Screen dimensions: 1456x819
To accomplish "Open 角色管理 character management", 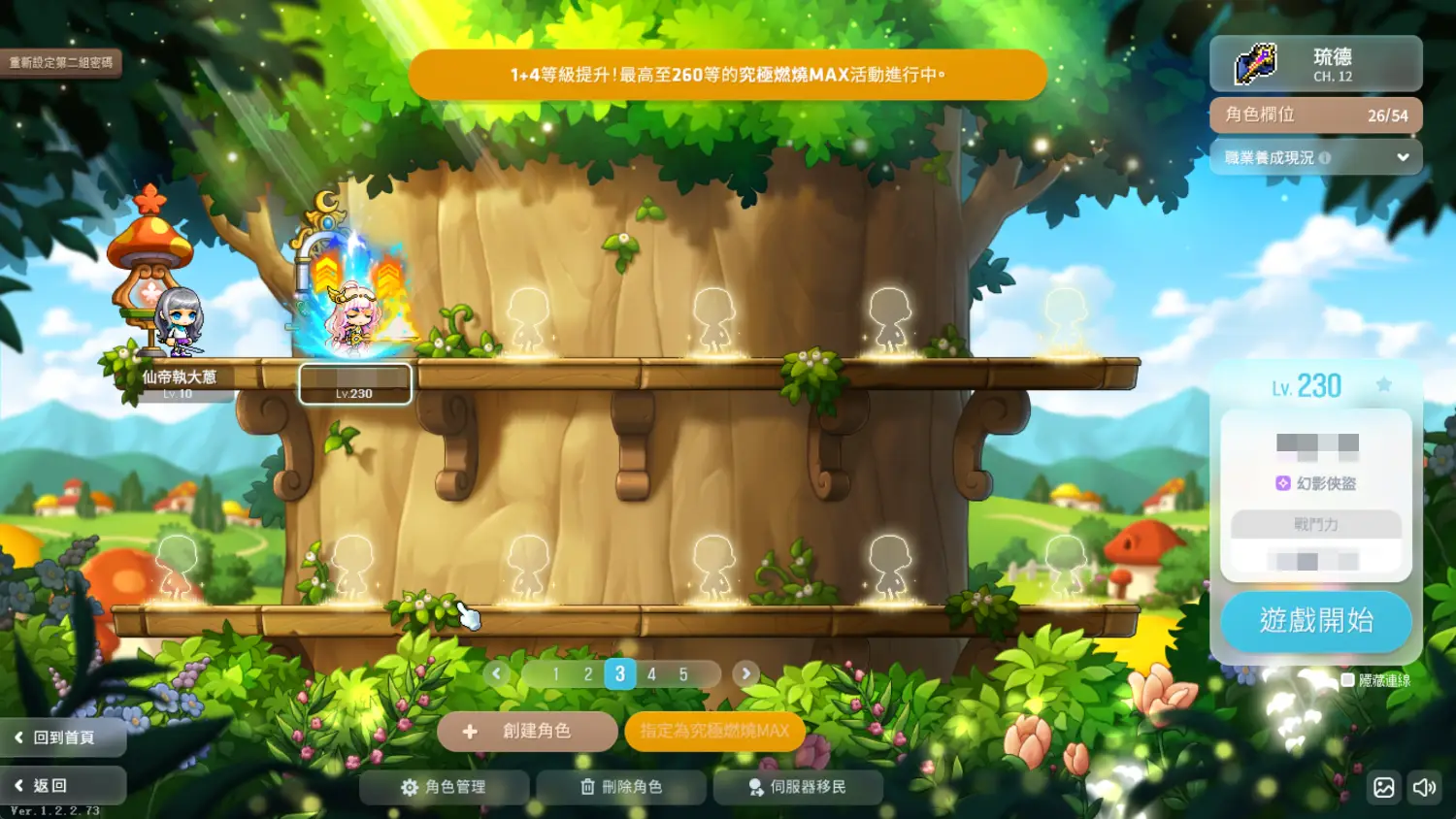I will tap(444, 787).
